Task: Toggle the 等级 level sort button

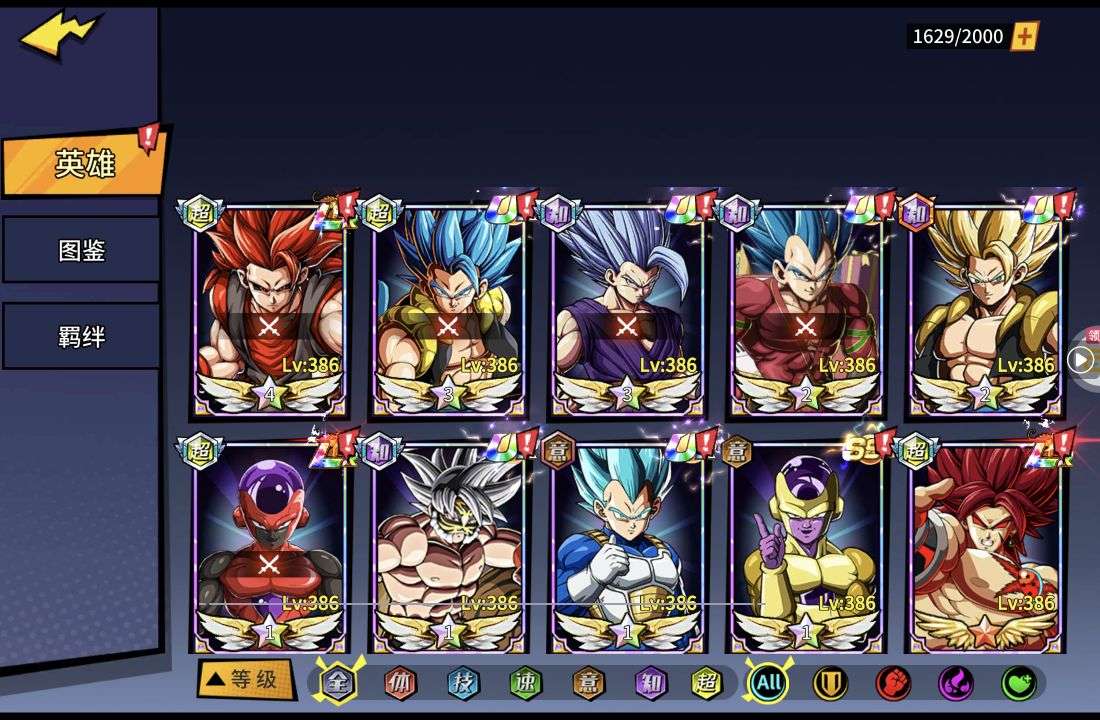Action: pyautogui.click(x=245, y=680)
